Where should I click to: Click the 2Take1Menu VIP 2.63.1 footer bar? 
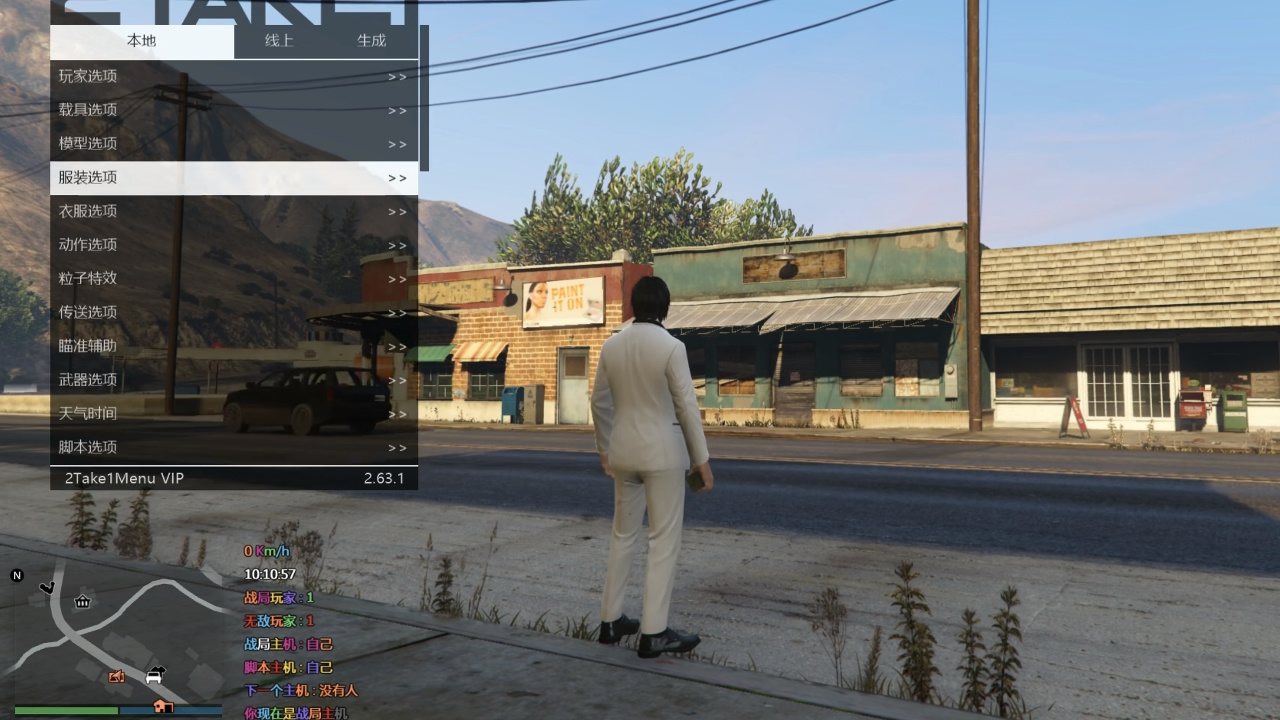coord(233,478)
